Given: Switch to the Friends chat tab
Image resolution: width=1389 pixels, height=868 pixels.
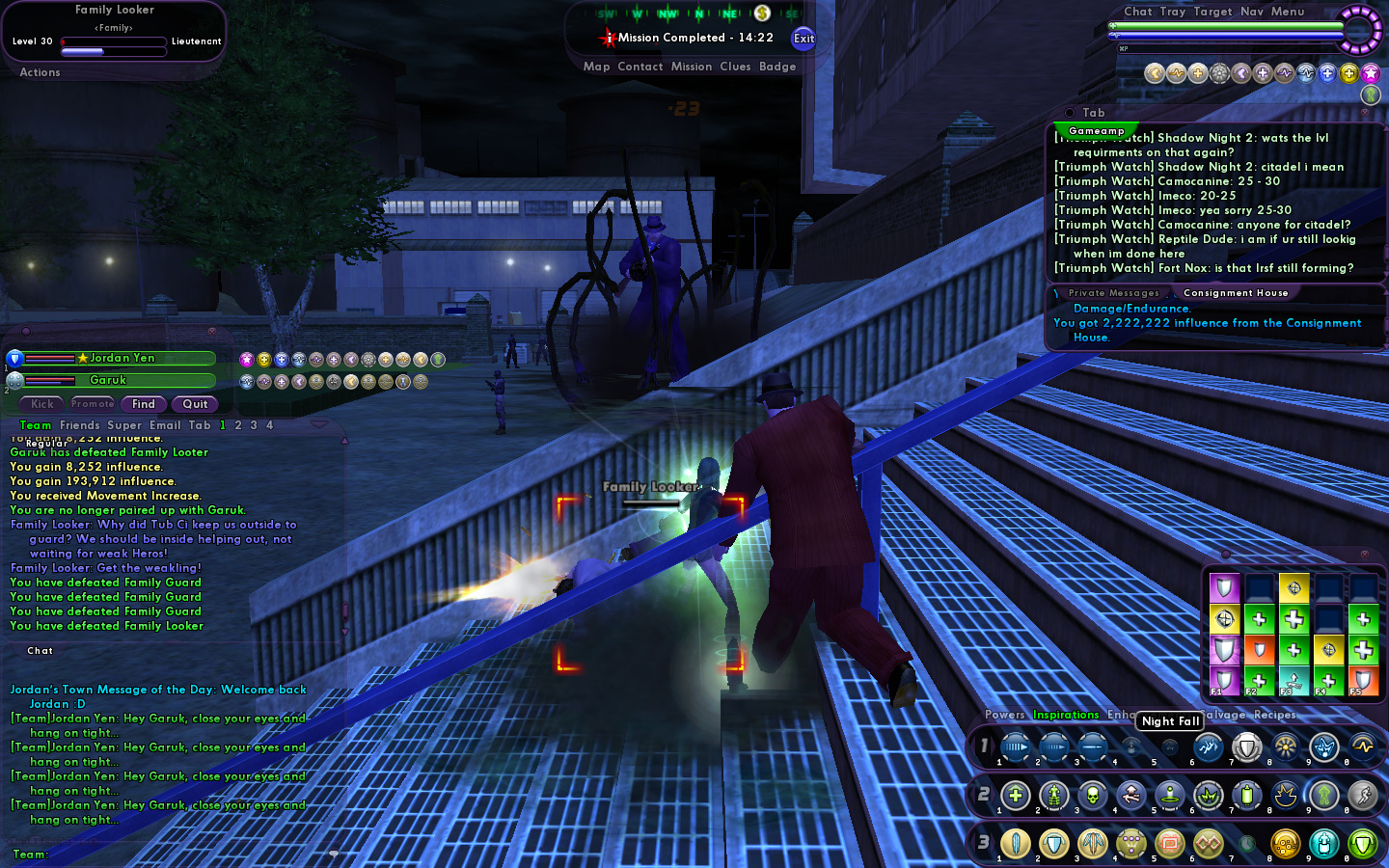Looking at the screenshot, I should pyautogui.click(x=80, y=425).
